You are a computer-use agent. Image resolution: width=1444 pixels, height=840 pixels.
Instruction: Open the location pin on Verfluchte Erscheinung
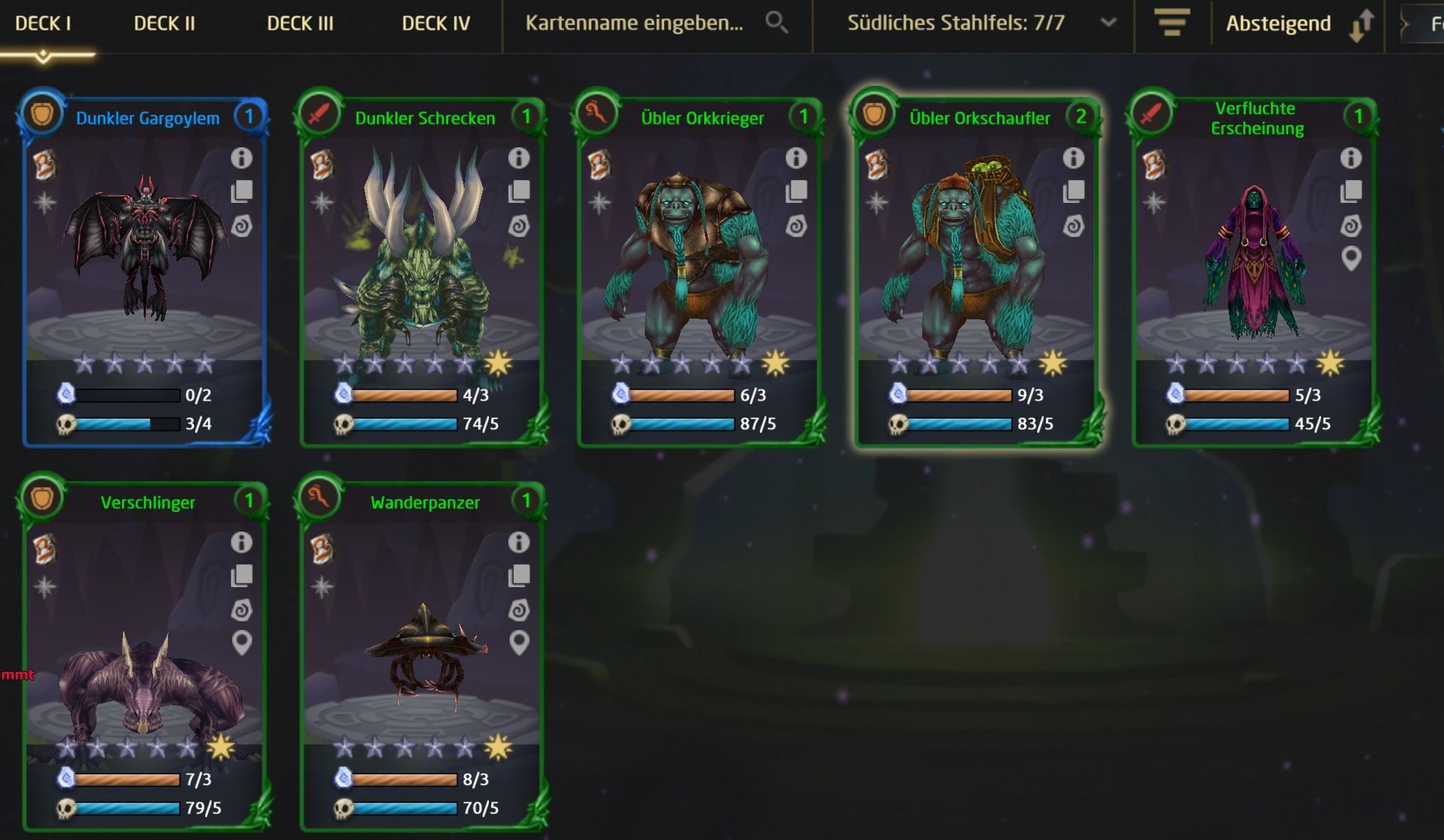point(1351,259)
